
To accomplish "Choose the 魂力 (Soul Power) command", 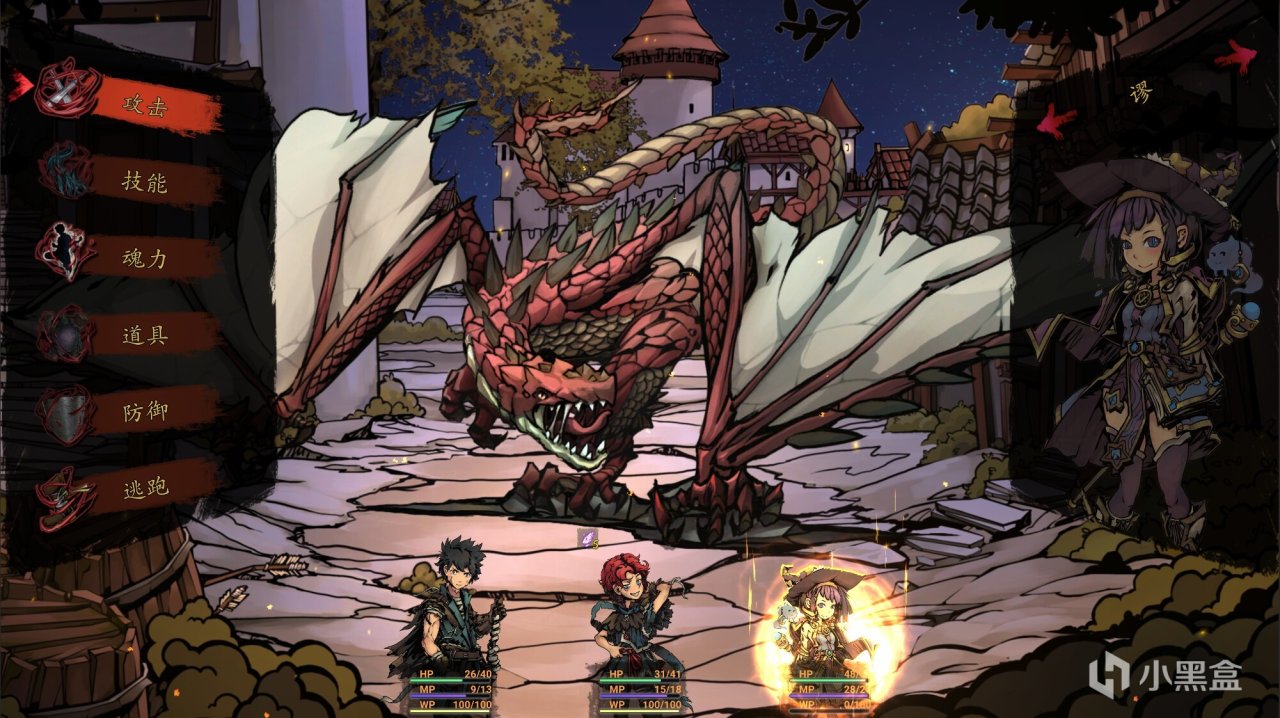I will (x=145, y=259).
